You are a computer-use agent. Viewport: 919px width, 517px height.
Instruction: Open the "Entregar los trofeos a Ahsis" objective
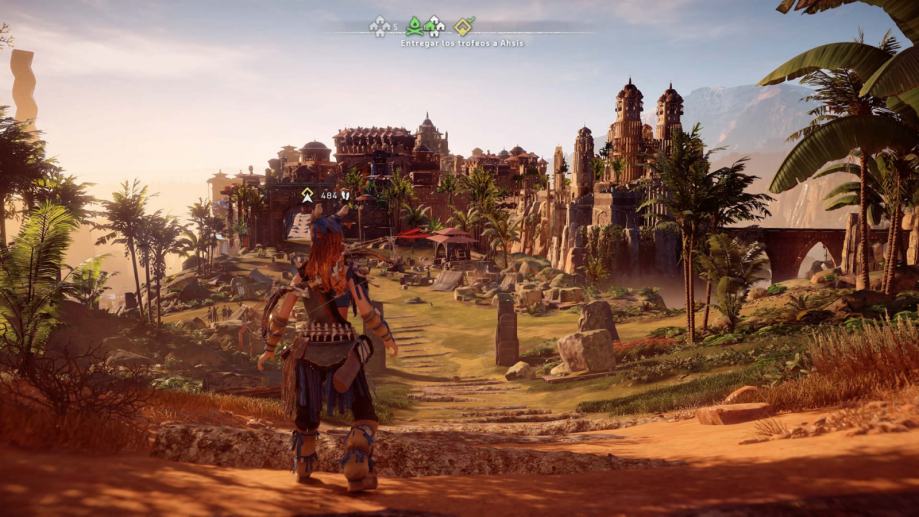coord(462,43)
